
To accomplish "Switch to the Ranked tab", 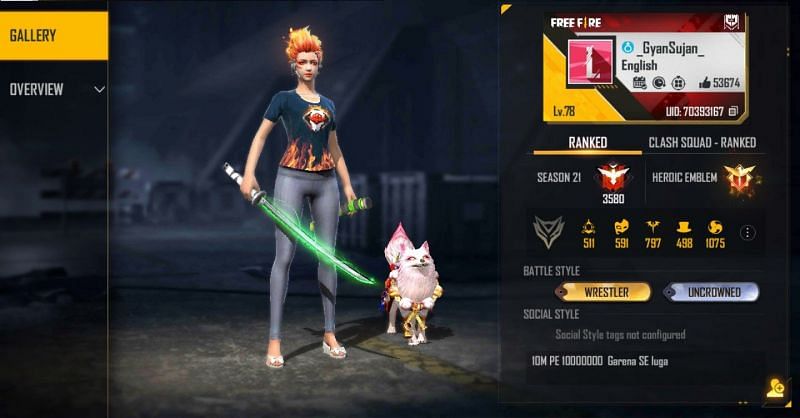I will [587, 142].
